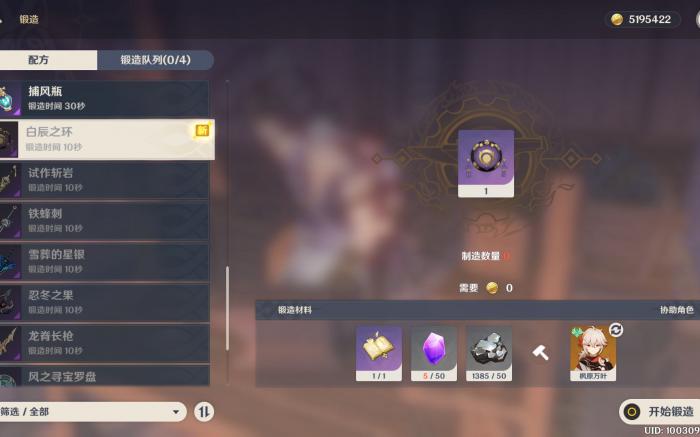Select the 雪葬的星银 recipe
Image resolution: width=700 pixels, height=437 pixels.
105,262
